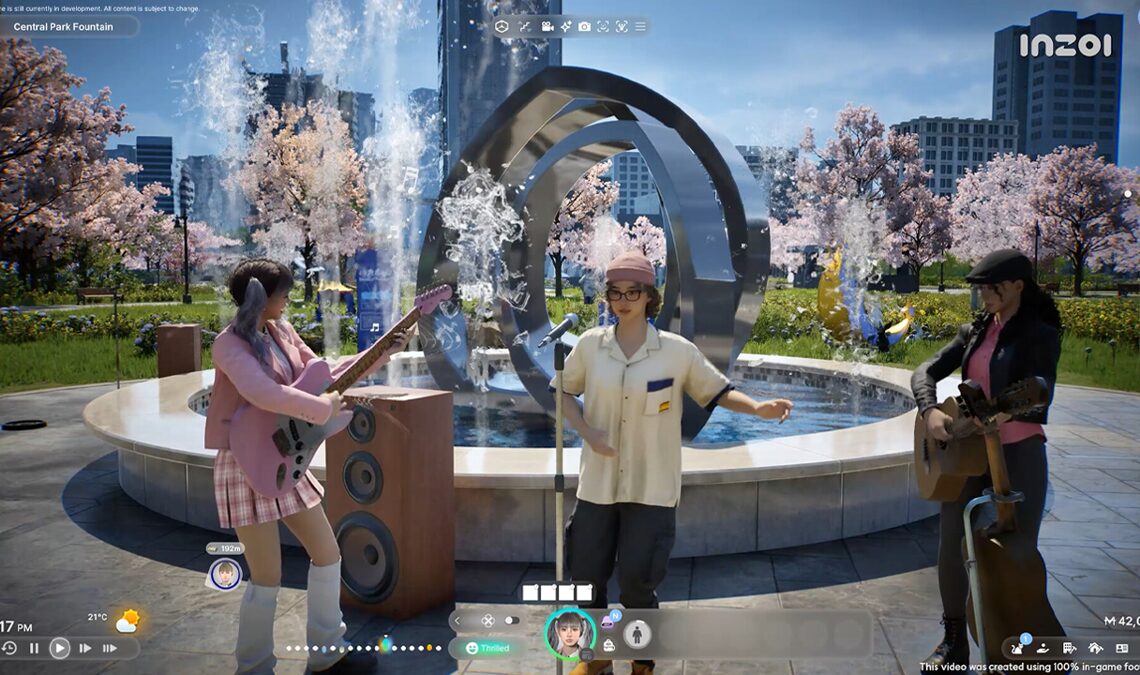Click the video camera recording icon
Image resolution: width=1140 pixels, height=675 pixels.
pos(547,26)
